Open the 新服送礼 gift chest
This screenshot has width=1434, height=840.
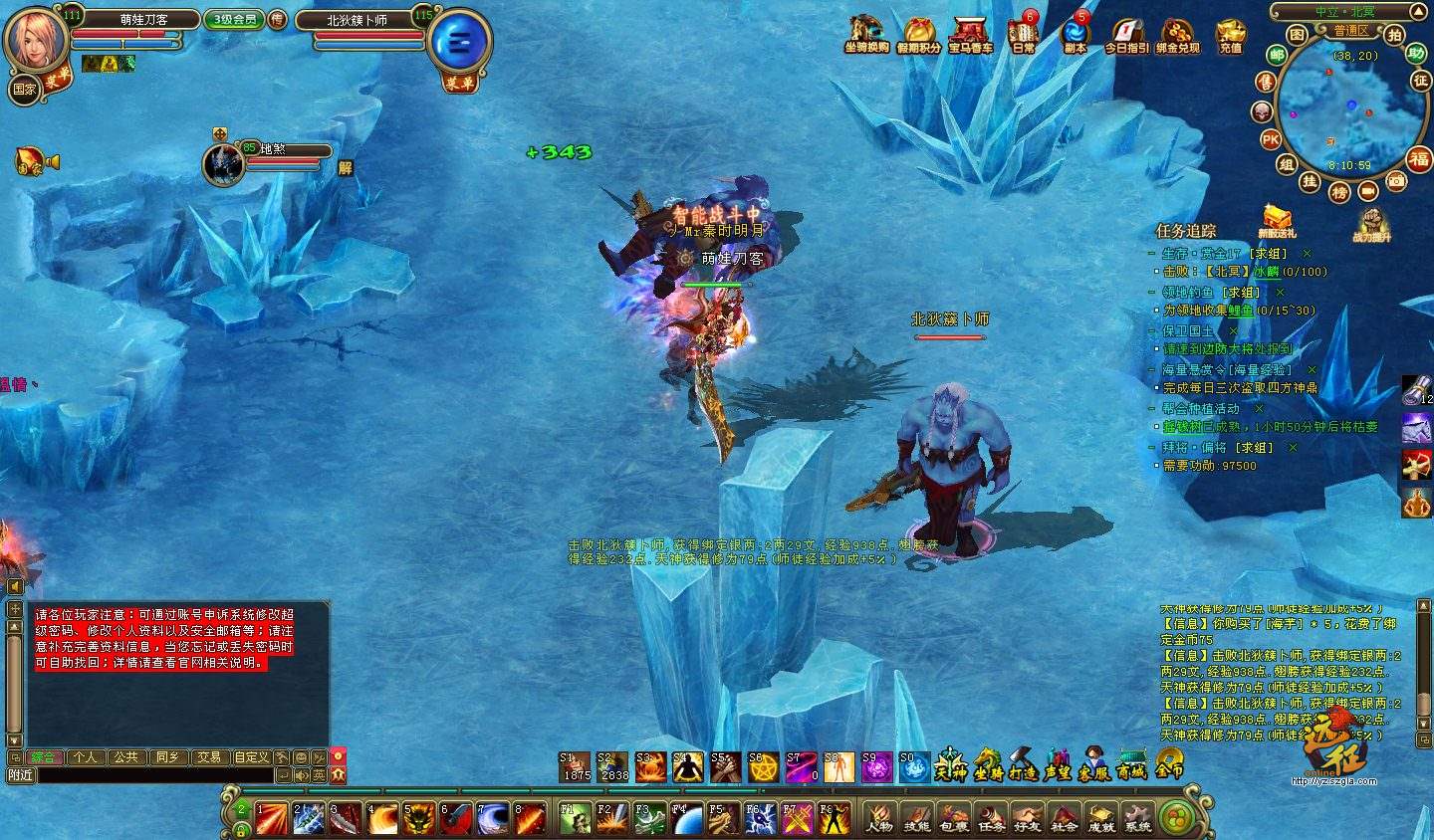1277,221
